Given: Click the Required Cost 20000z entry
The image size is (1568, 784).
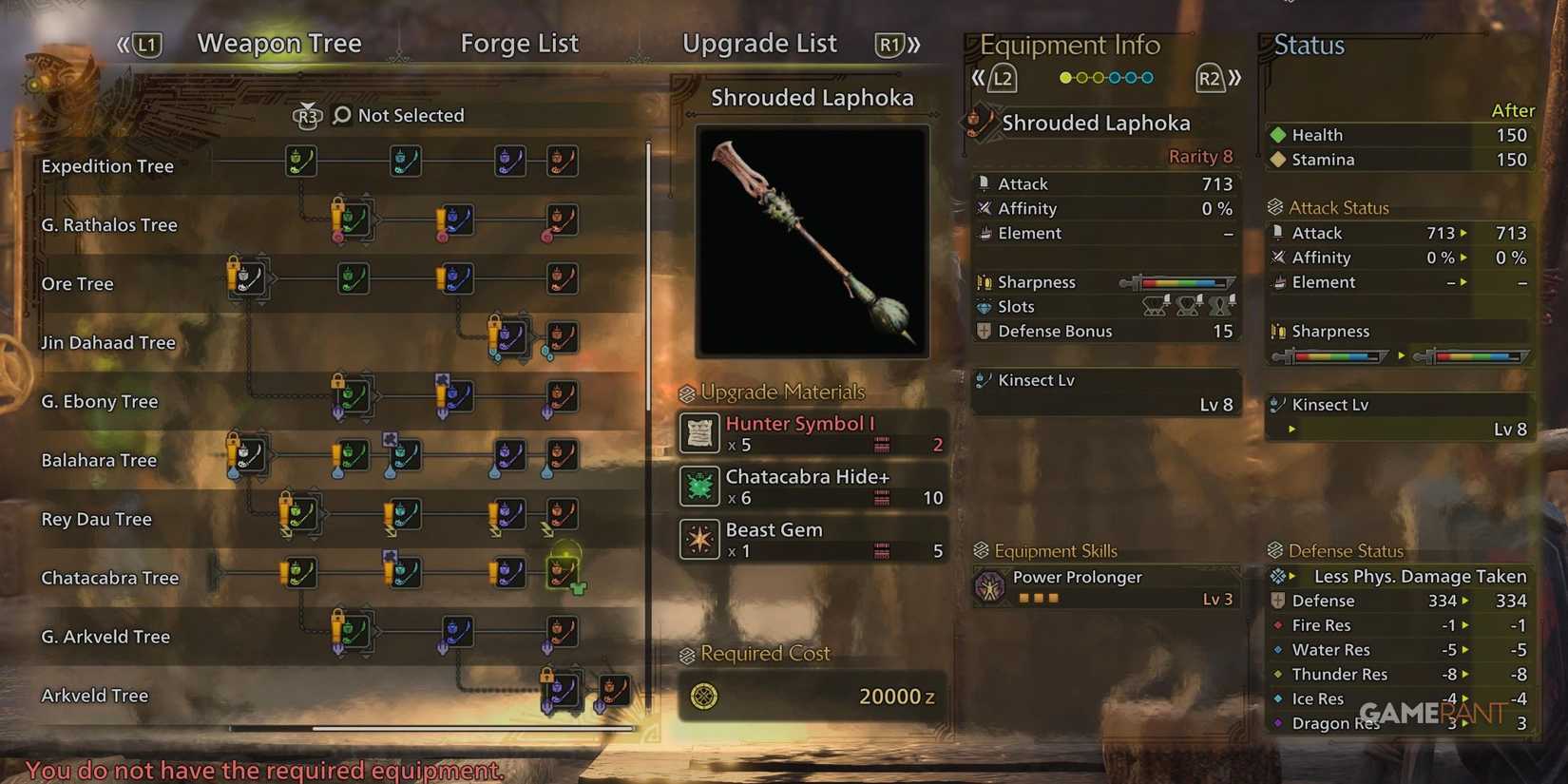Looking at the screenshot, I should point(813,697).
